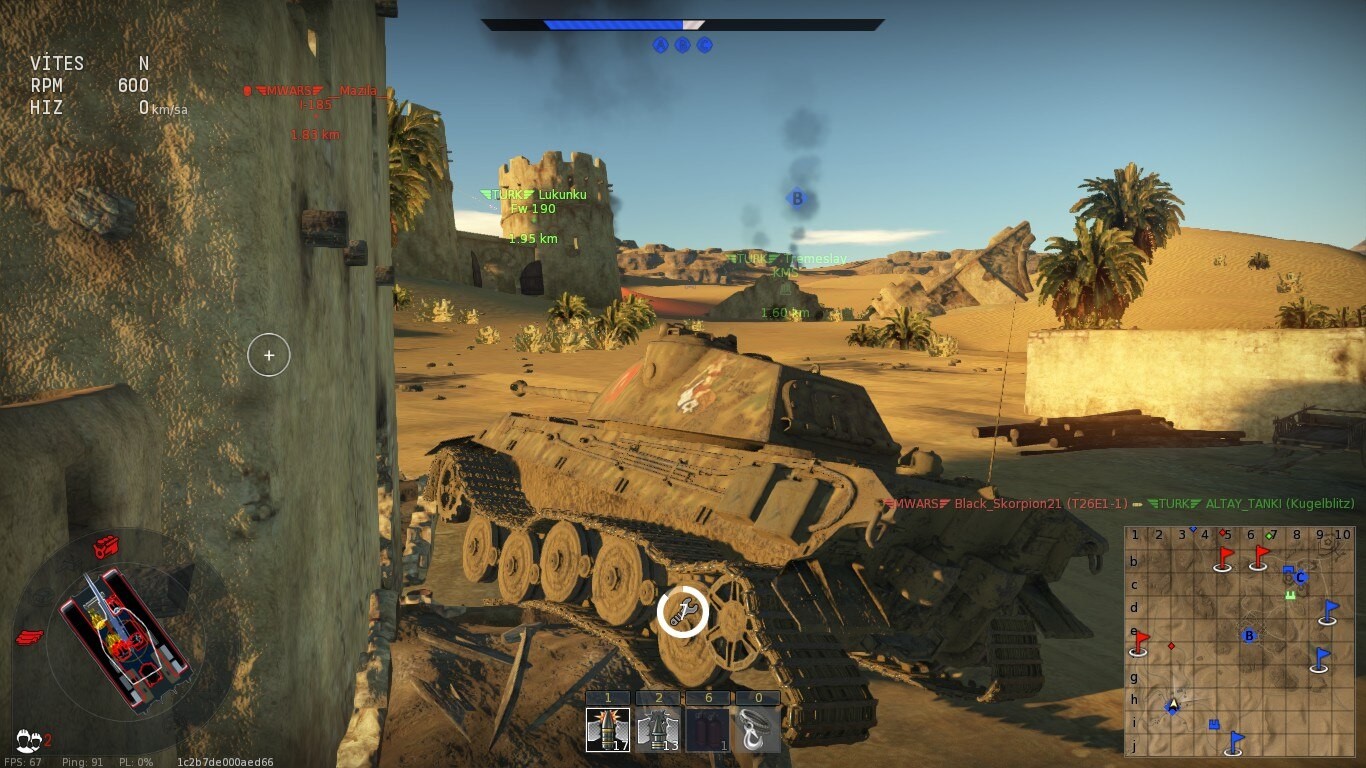The height and width of the screenshot is (768, 1366).
Task: Switch to the second shell type with 13 rounds
Action: click(x=658, y=729)
